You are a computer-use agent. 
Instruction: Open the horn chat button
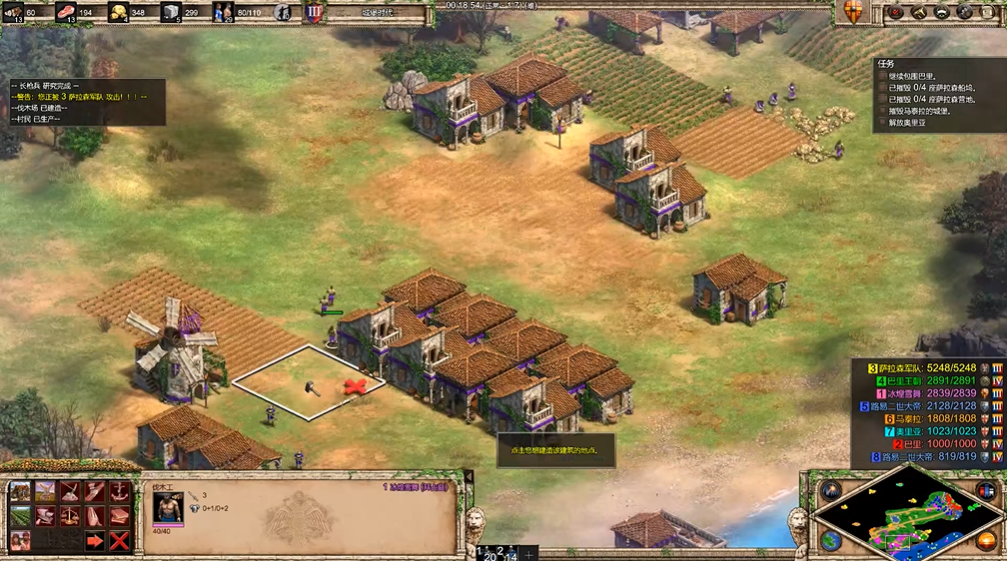tap(919, 12)
